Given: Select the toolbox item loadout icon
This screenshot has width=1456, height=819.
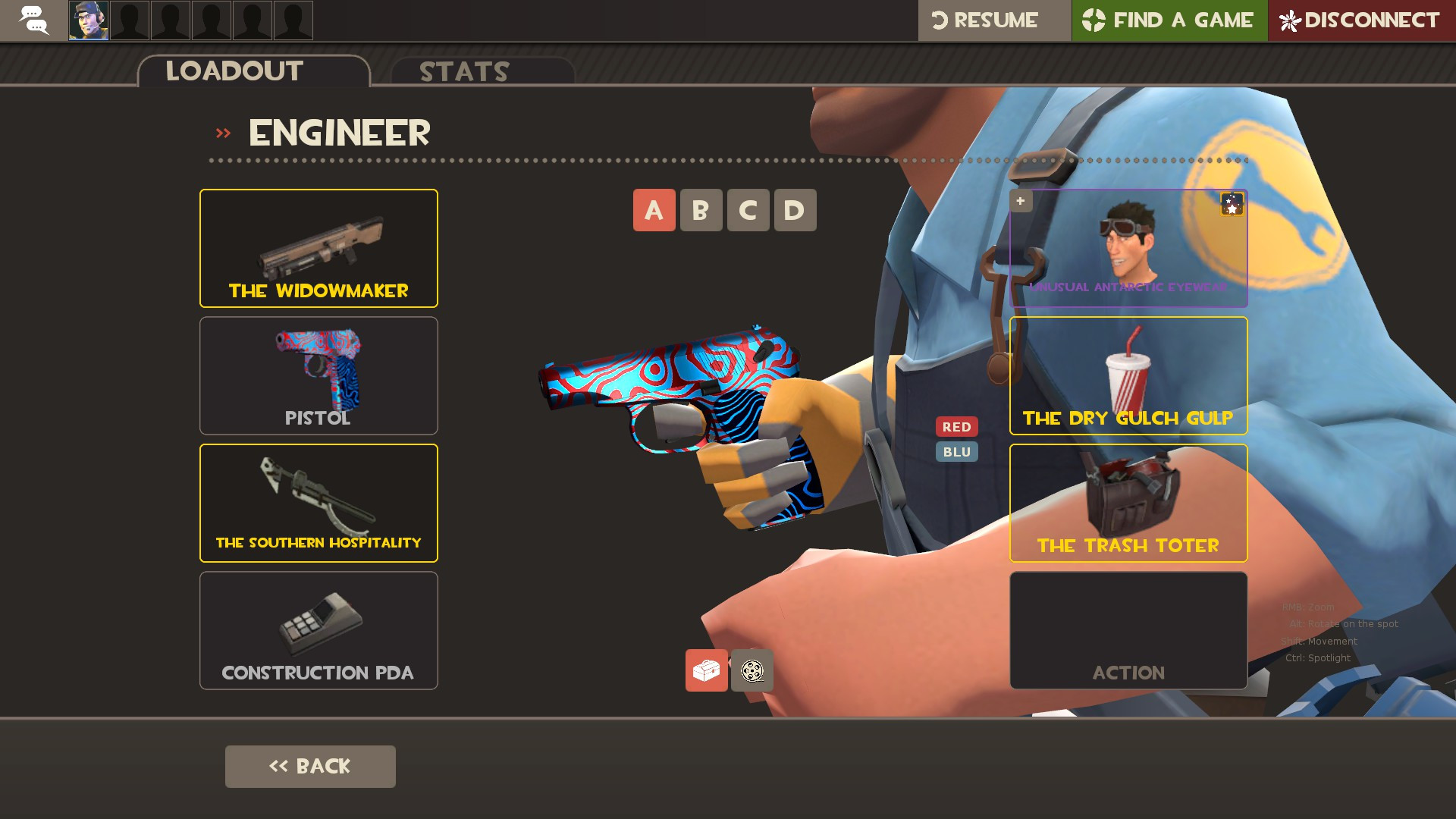Looking at the screenshot, I should (x=707, y=670).
